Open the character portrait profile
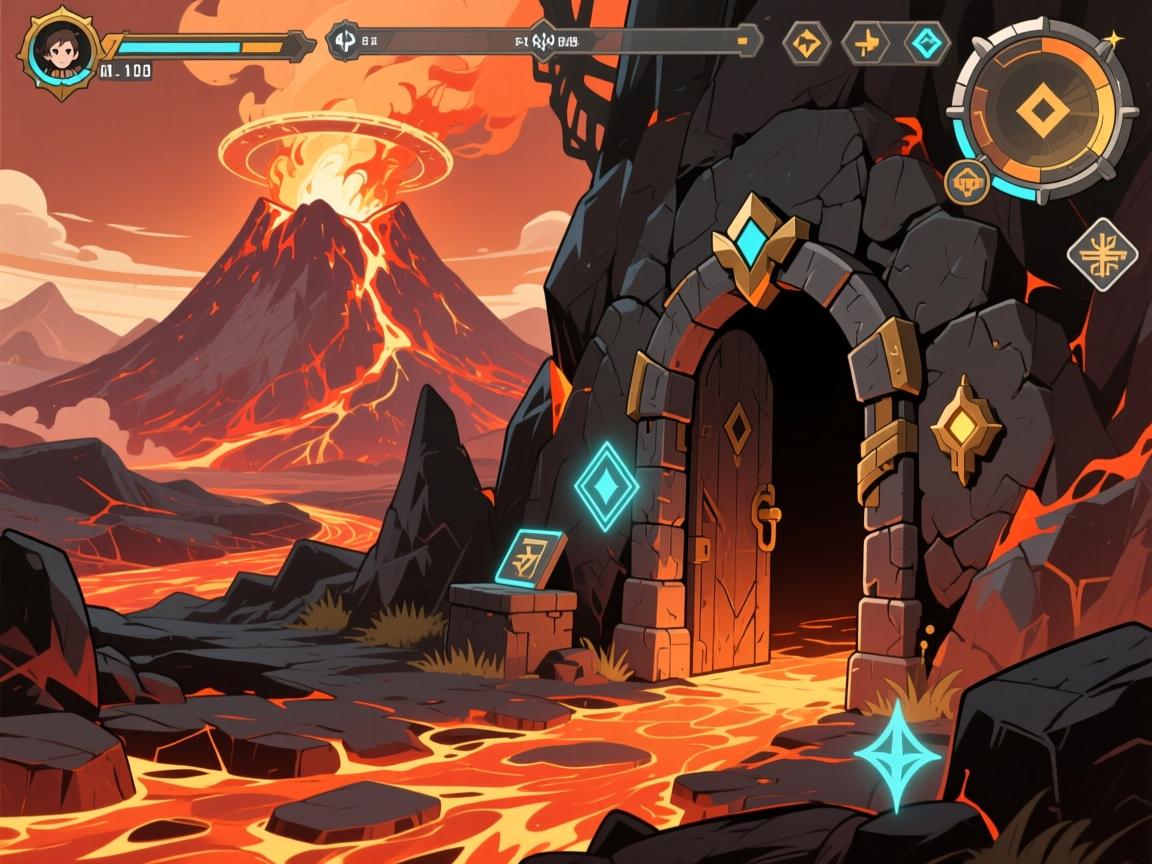Viewport: 1152px width, 864px height. pyautogui.click(x=59, y=49)
